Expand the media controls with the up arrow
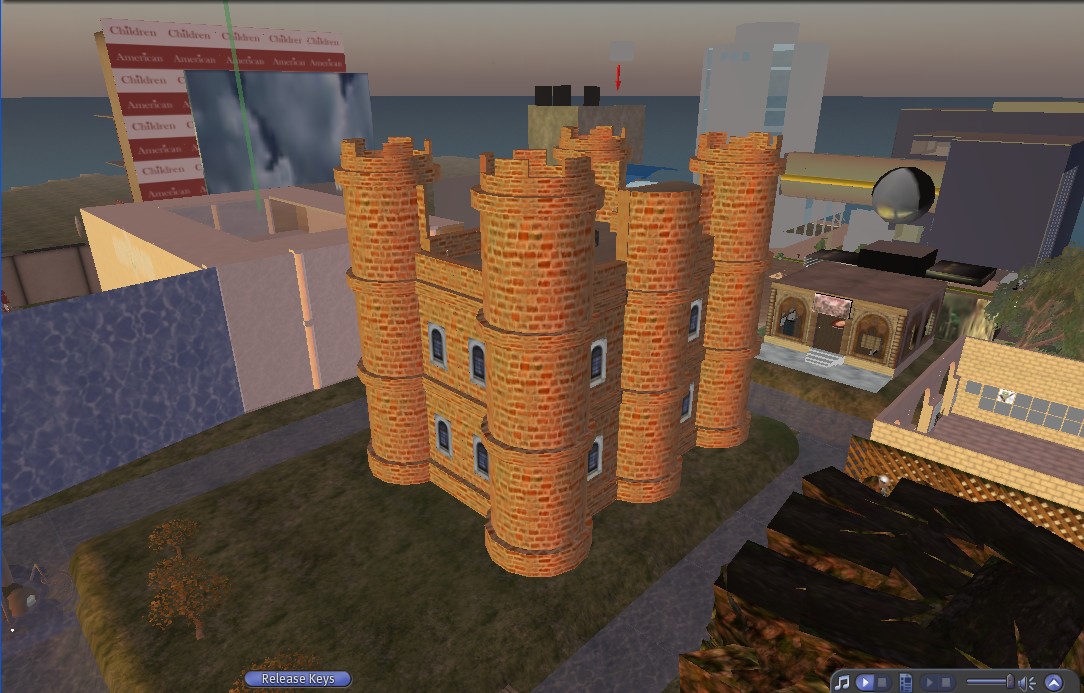 point(1053,682)
